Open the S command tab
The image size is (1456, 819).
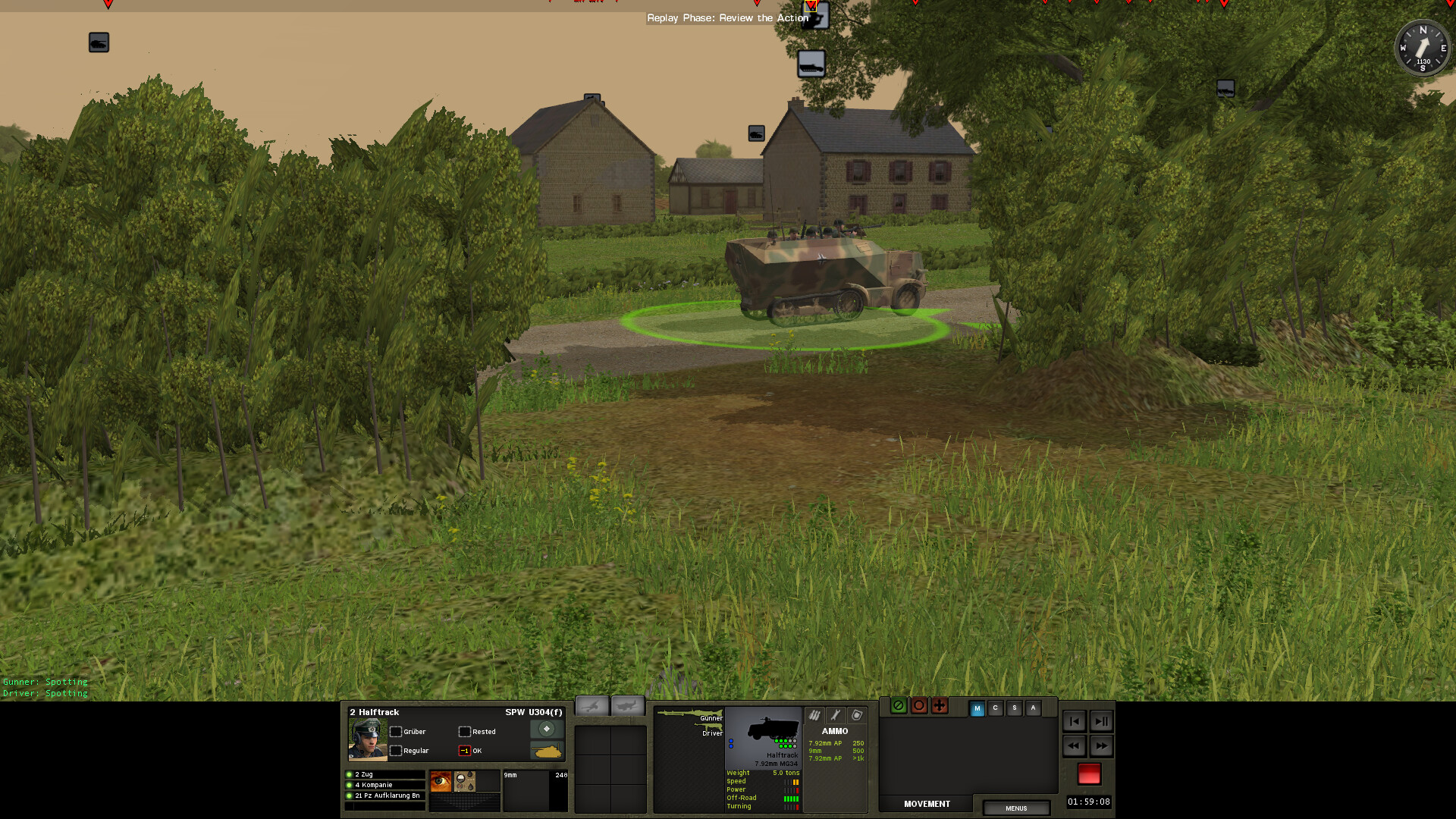coord(1014,707)
